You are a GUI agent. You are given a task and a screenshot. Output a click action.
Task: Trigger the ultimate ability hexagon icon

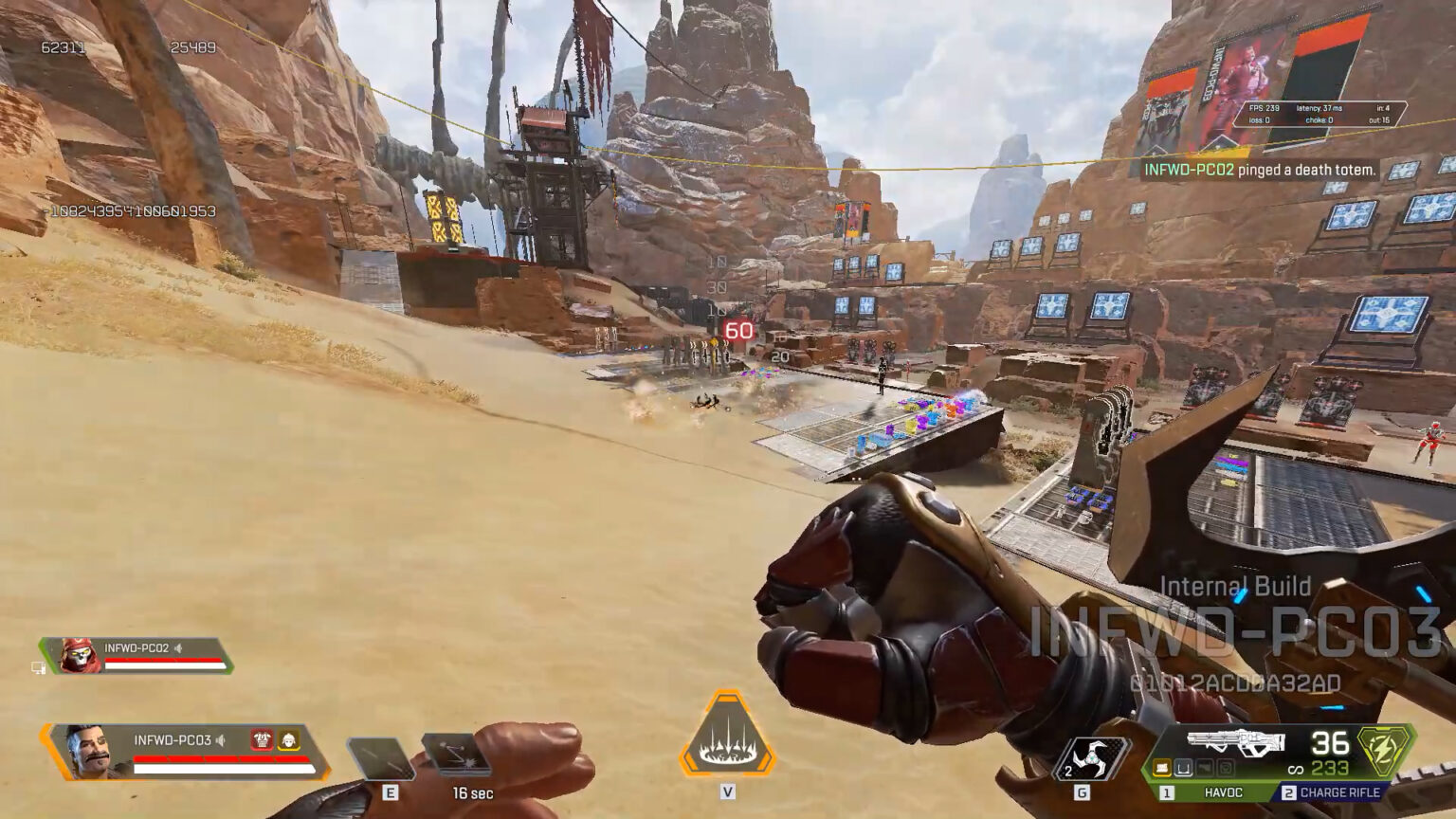click(727, 734)
